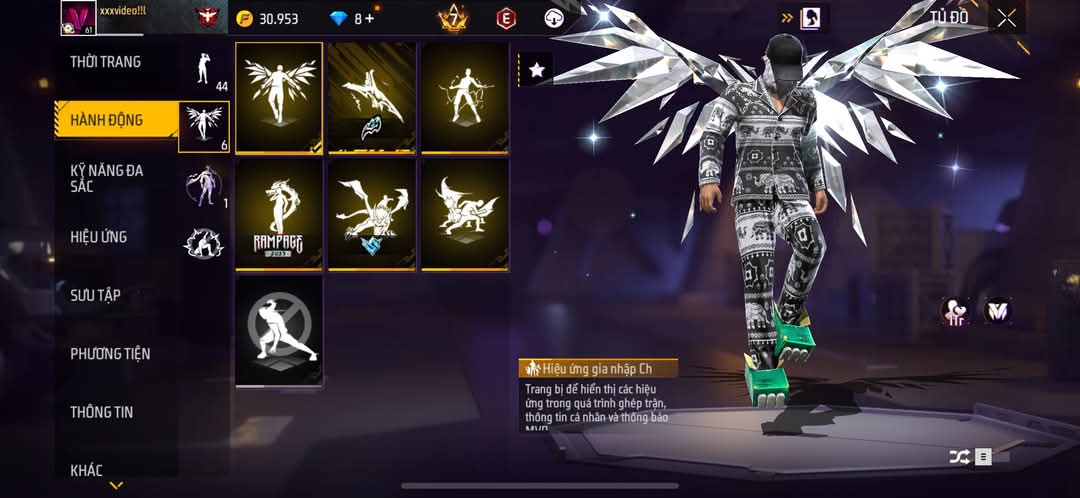Select the HÀNH ĐỘNG menu entry
Screen dimensions: 1080x498
pos(106,120)
